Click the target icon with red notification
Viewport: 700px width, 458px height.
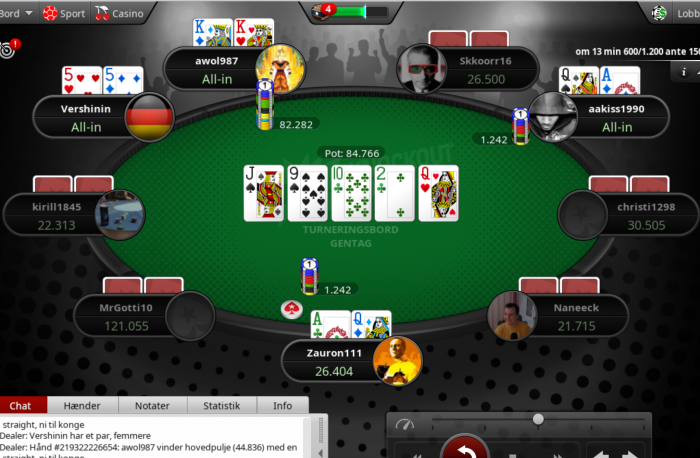[10, 47]
